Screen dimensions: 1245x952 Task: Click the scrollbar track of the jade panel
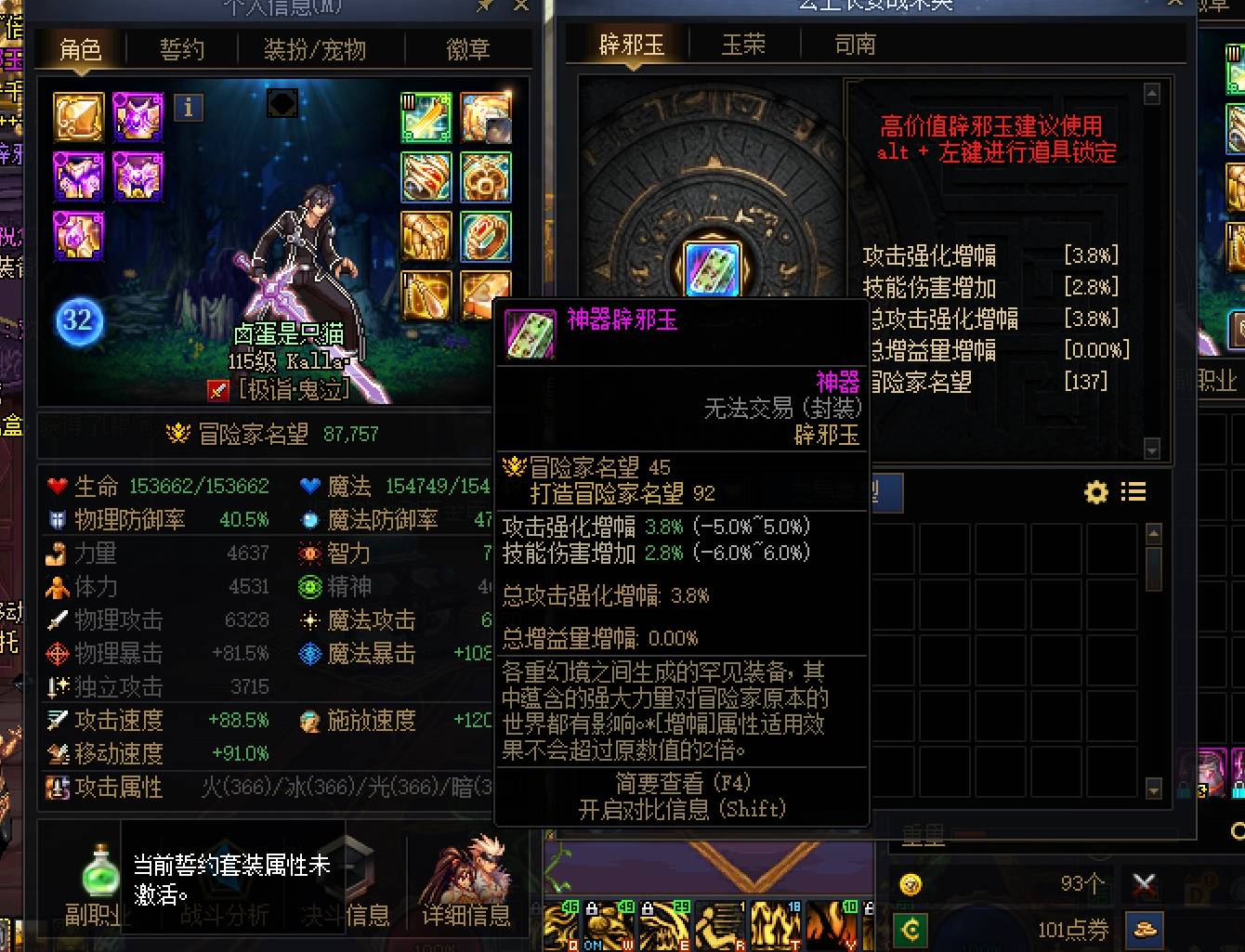click(1152, 269)
